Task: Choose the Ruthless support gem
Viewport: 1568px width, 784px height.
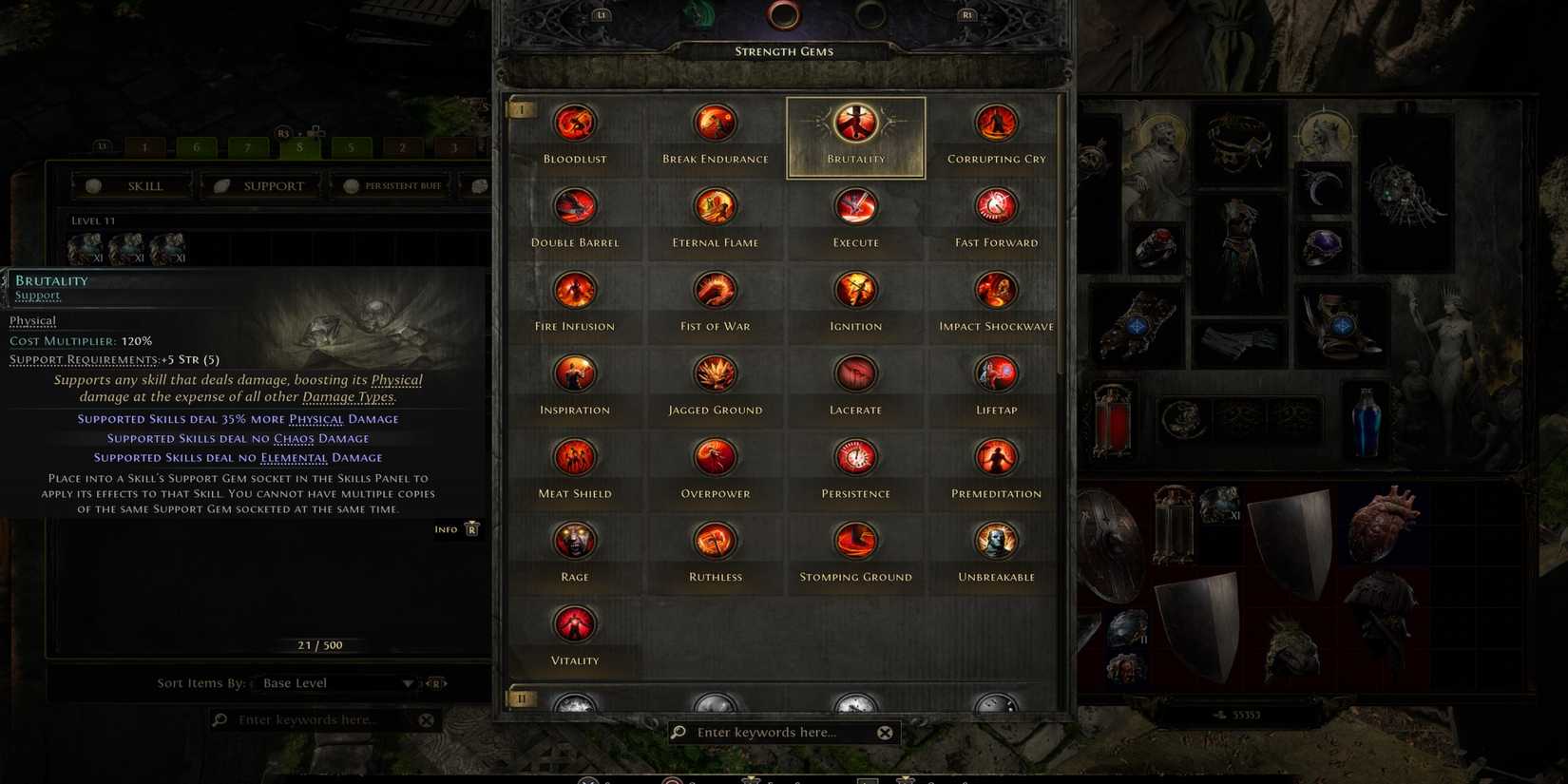Action: pyautogui.click(x=714, y=540)
